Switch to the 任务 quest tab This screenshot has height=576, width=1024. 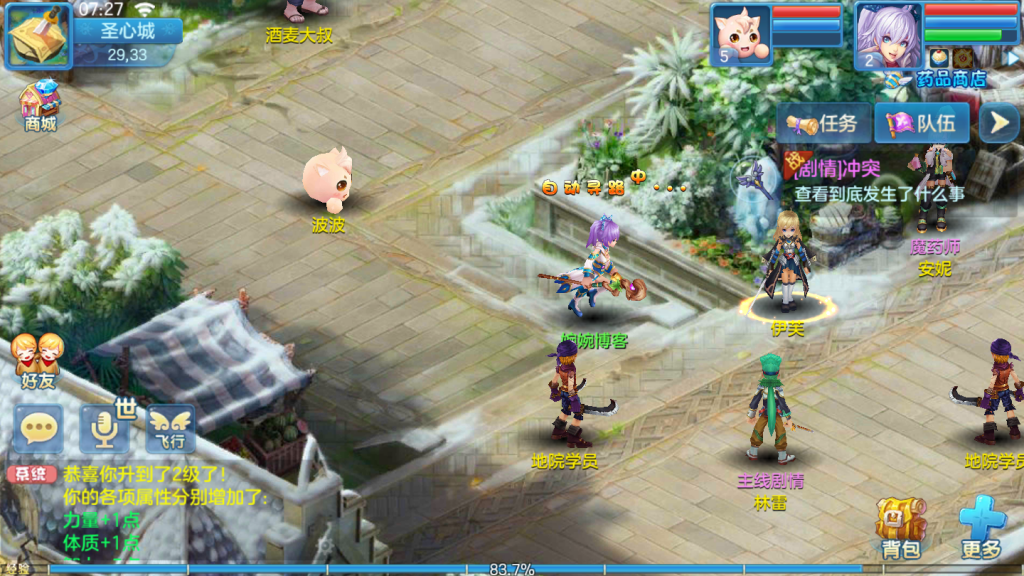click(x=822, y=124)
